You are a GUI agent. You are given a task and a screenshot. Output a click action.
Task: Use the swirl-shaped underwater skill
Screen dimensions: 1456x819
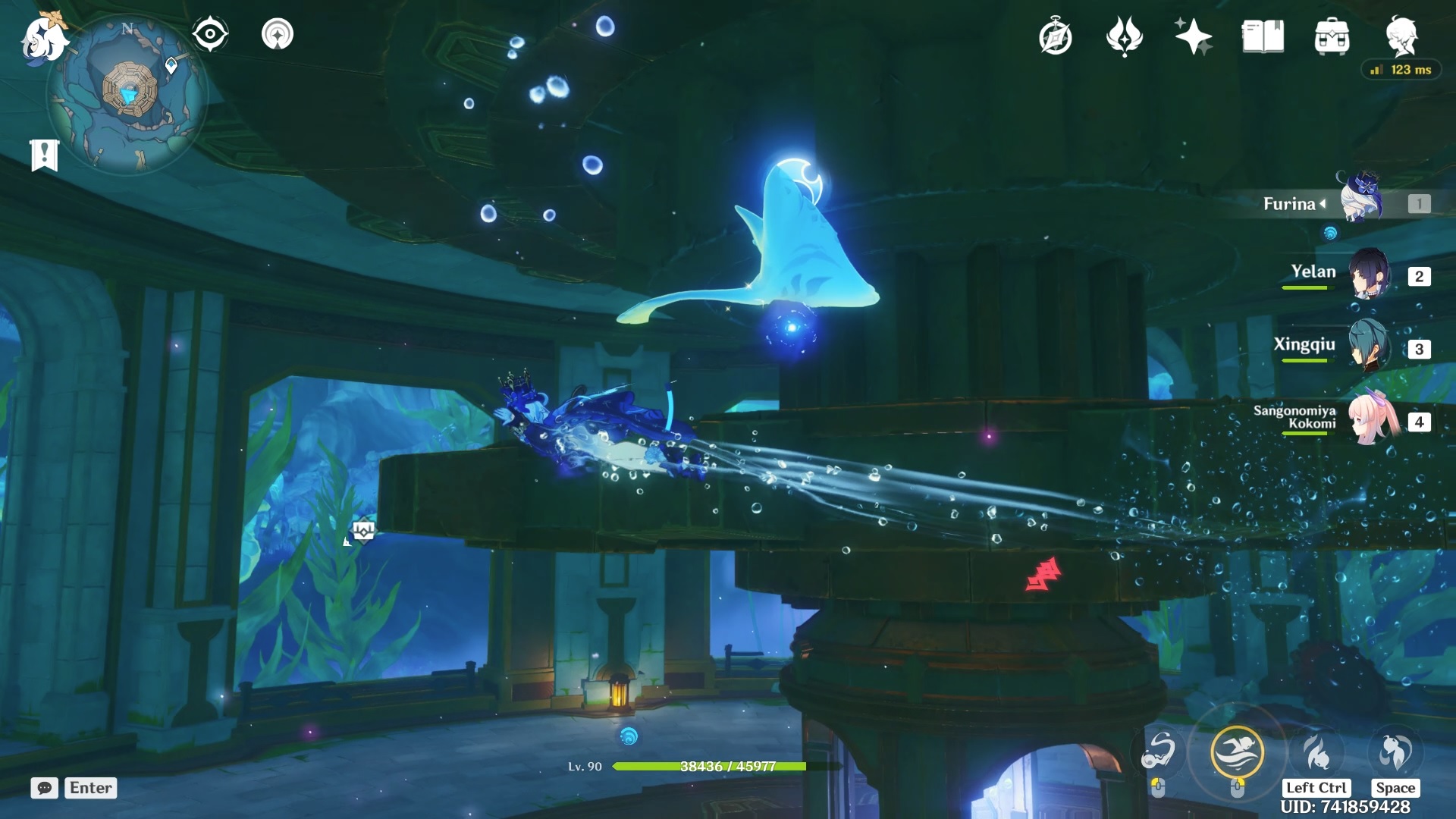[1159, 752]
